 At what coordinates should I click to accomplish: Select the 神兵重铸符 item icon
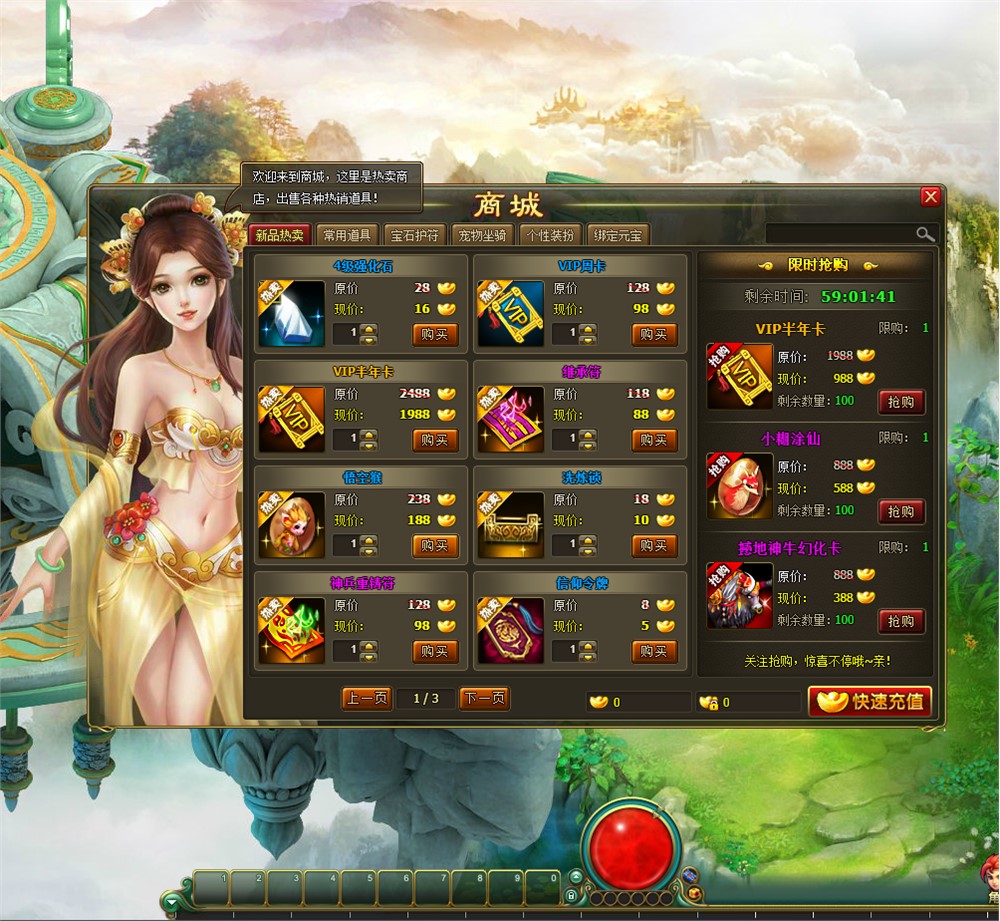click(291, 631)
